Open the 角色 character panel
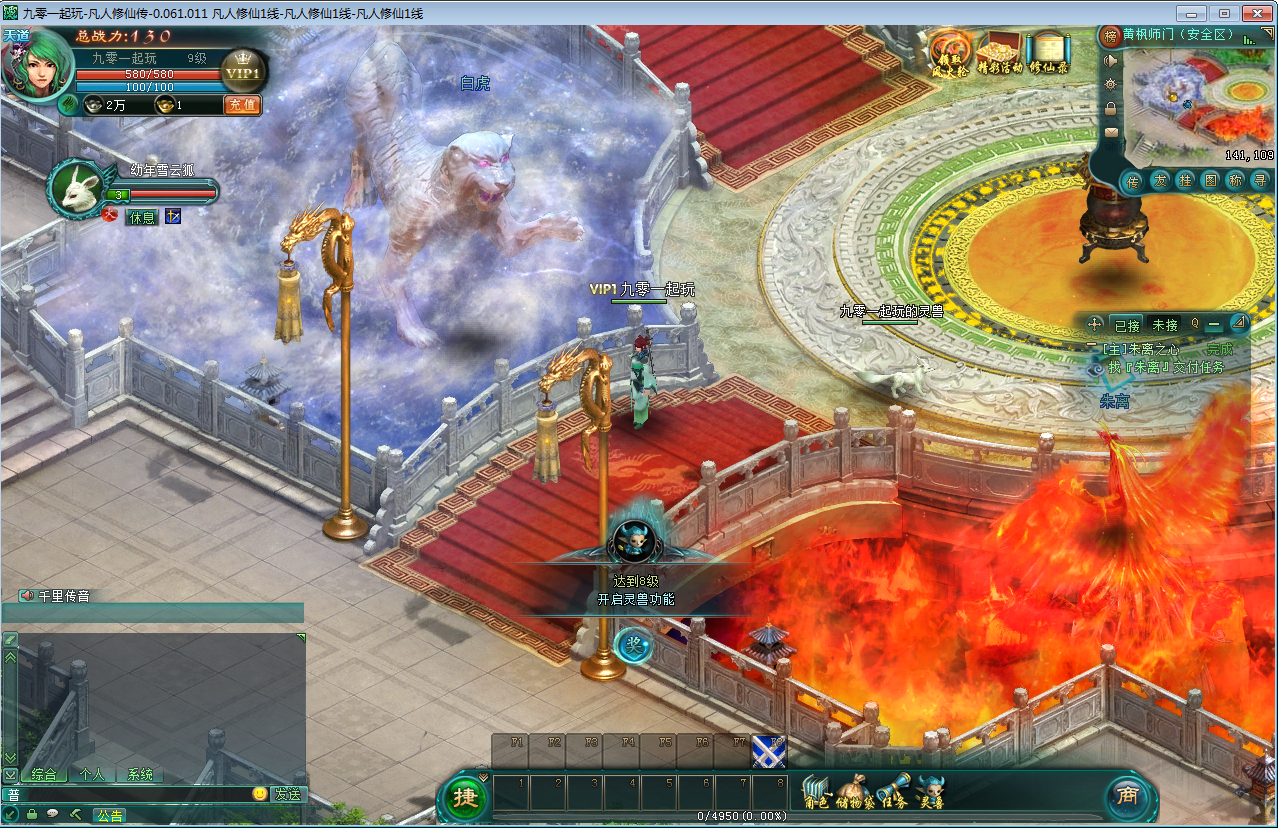This screenshot has width=1278, height=828. (x=817, y=792)
